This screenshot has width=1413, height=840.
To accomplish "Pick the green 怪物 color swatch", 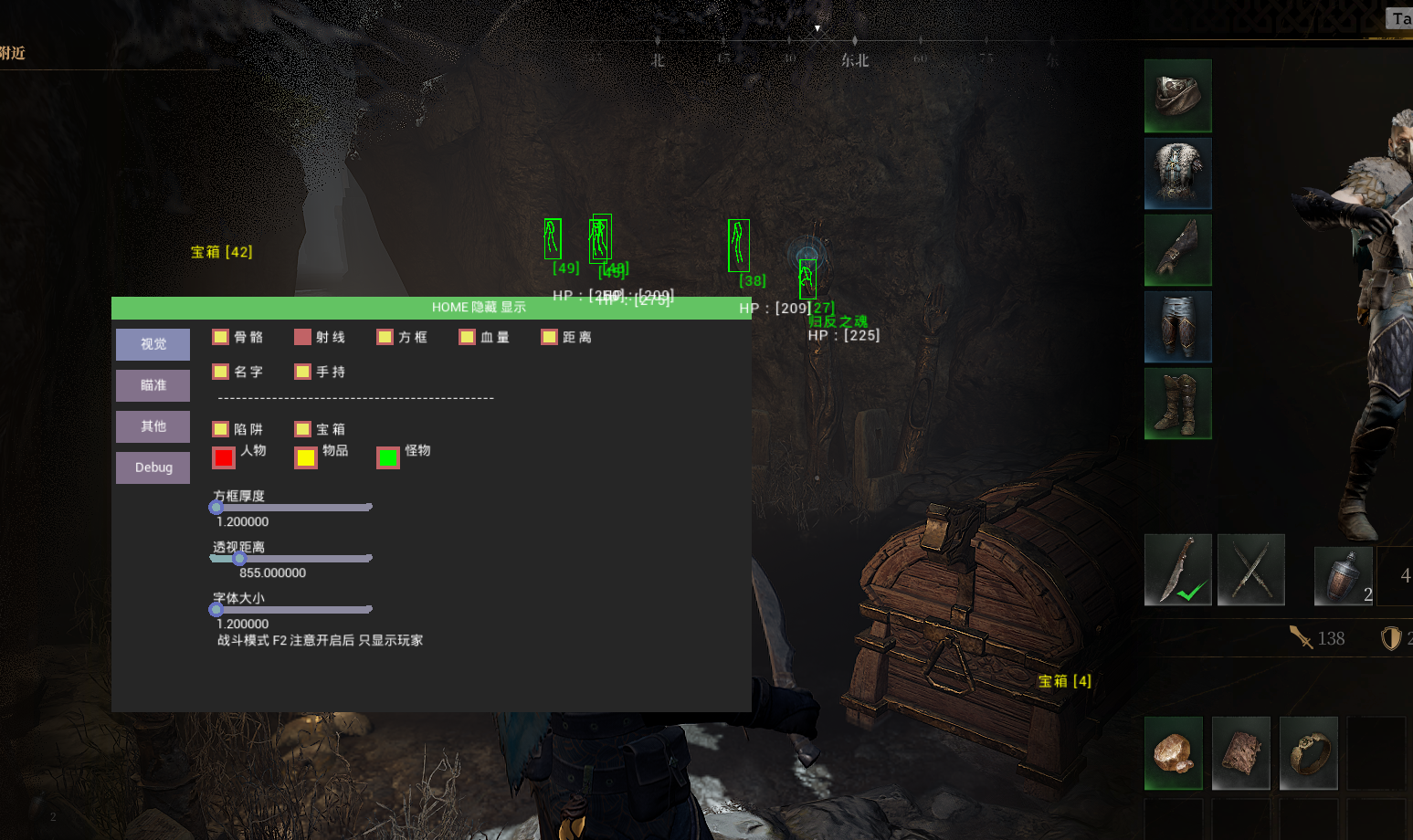I will pos(388,457).
